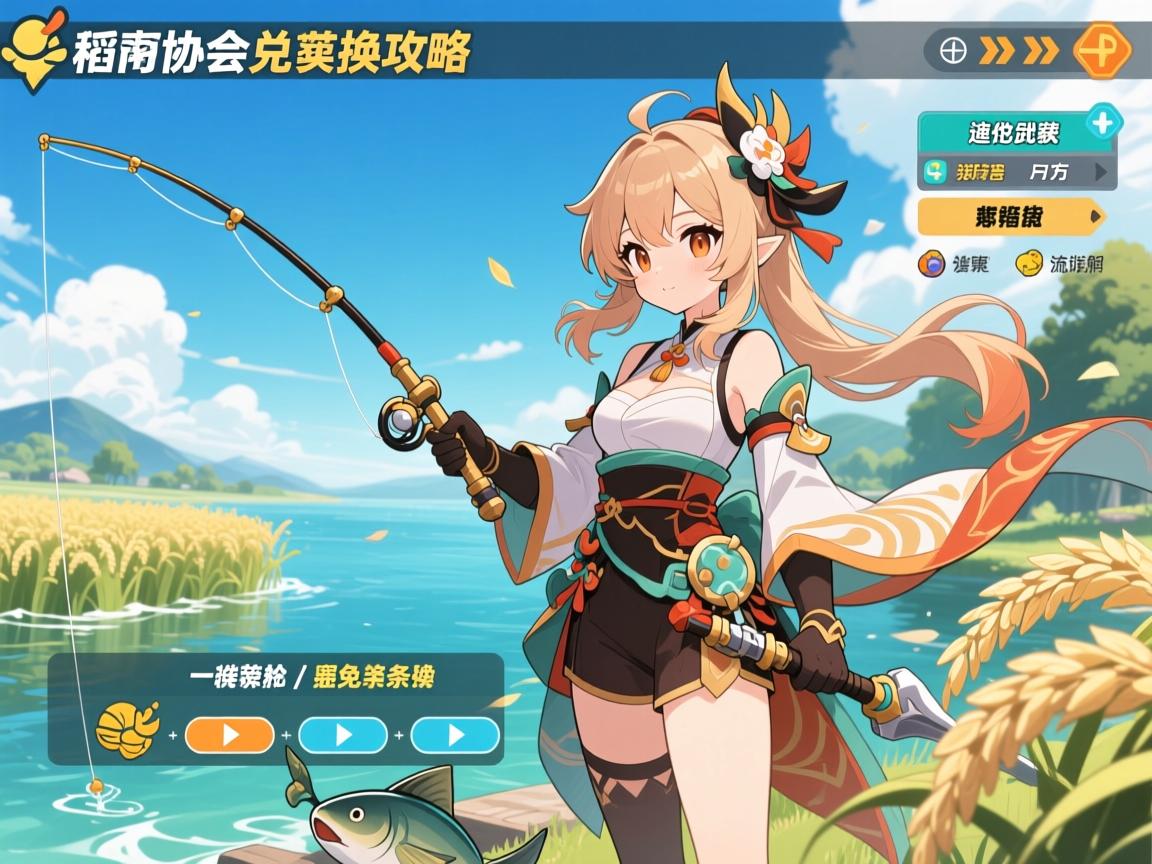This screenshot has height=864, width=1152.
Task: Open the teal header panel button
Action: click(1012, 132)
